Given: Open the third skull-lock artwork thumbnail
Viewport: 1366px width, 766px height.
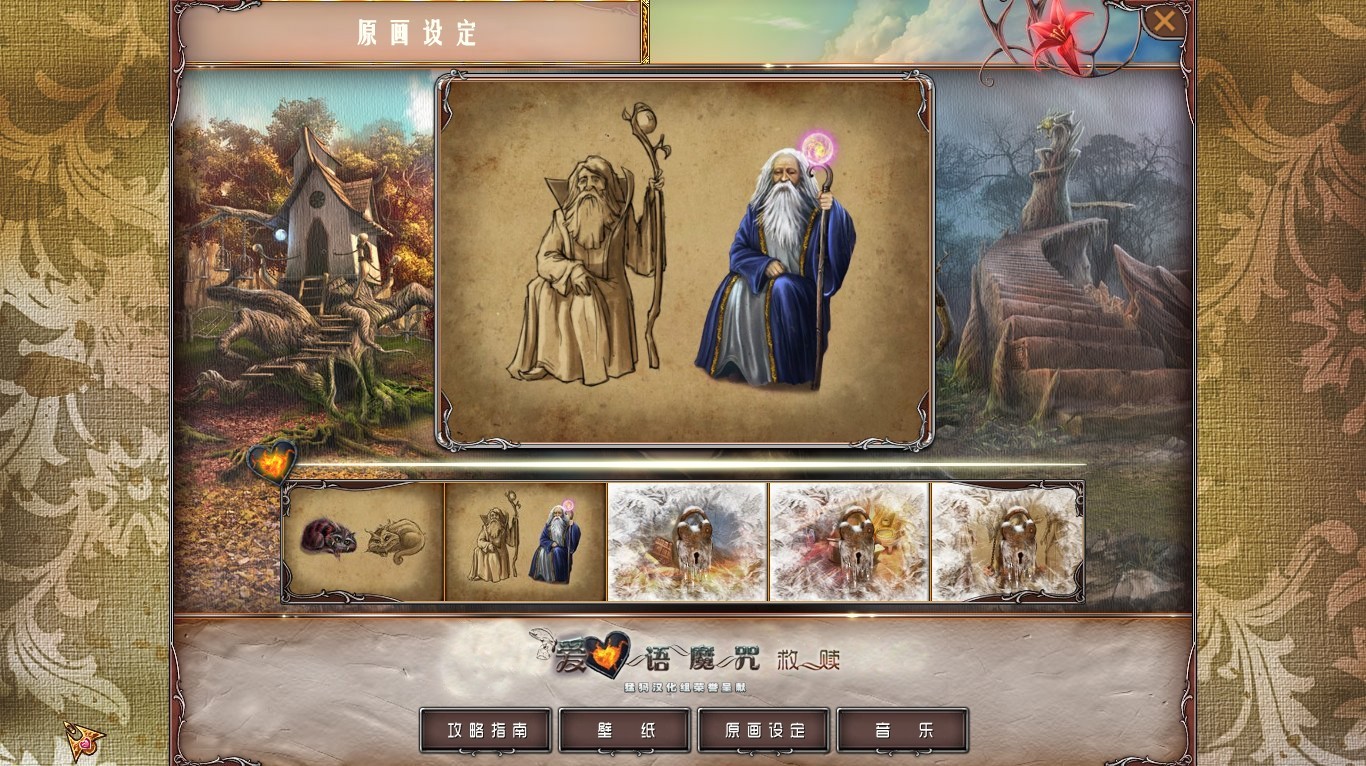Looking at the screenshot, I should (x=687, y=541).
